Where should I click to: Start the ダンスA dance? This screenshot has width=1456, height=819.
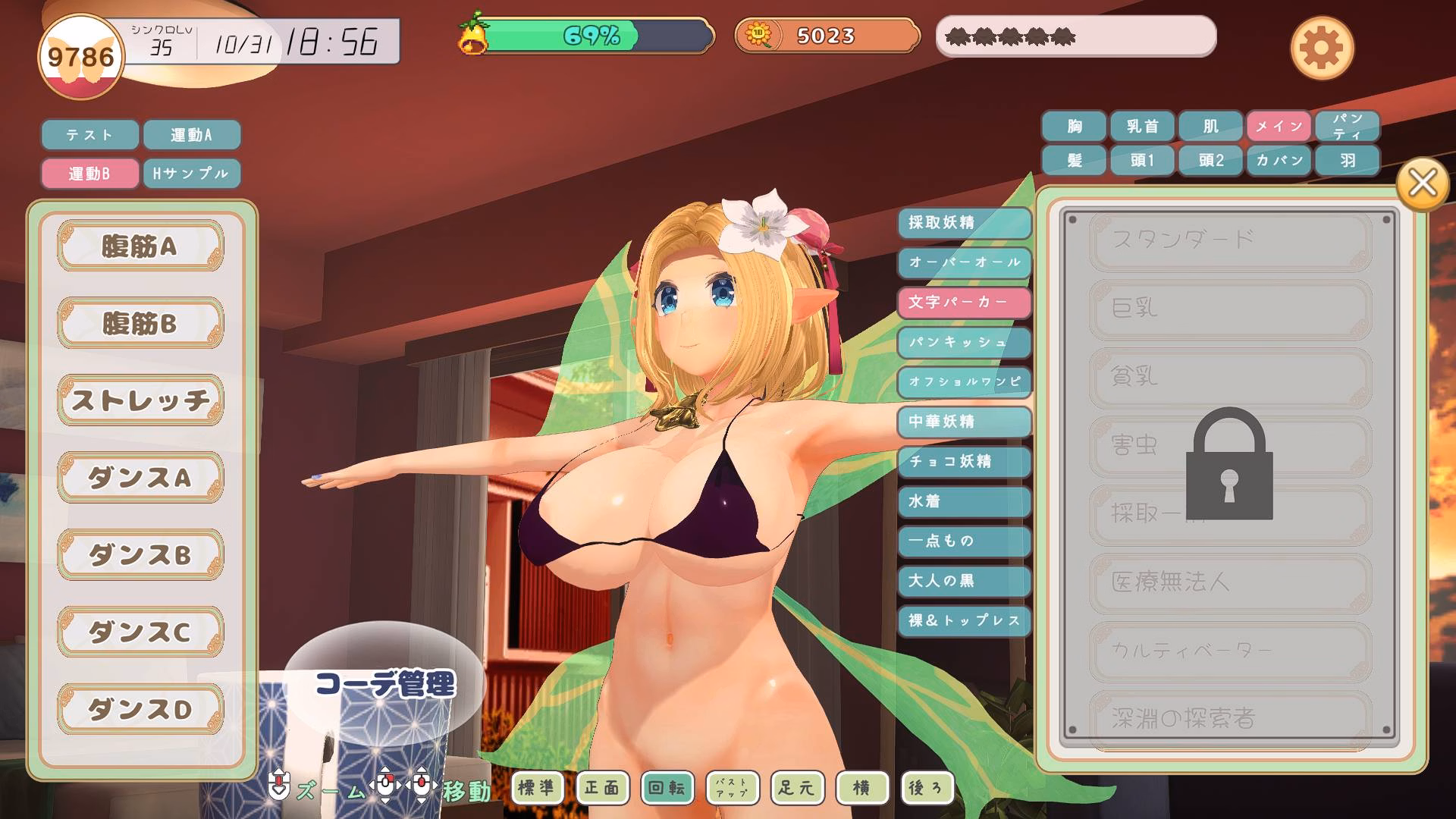(x=140, y=478)
